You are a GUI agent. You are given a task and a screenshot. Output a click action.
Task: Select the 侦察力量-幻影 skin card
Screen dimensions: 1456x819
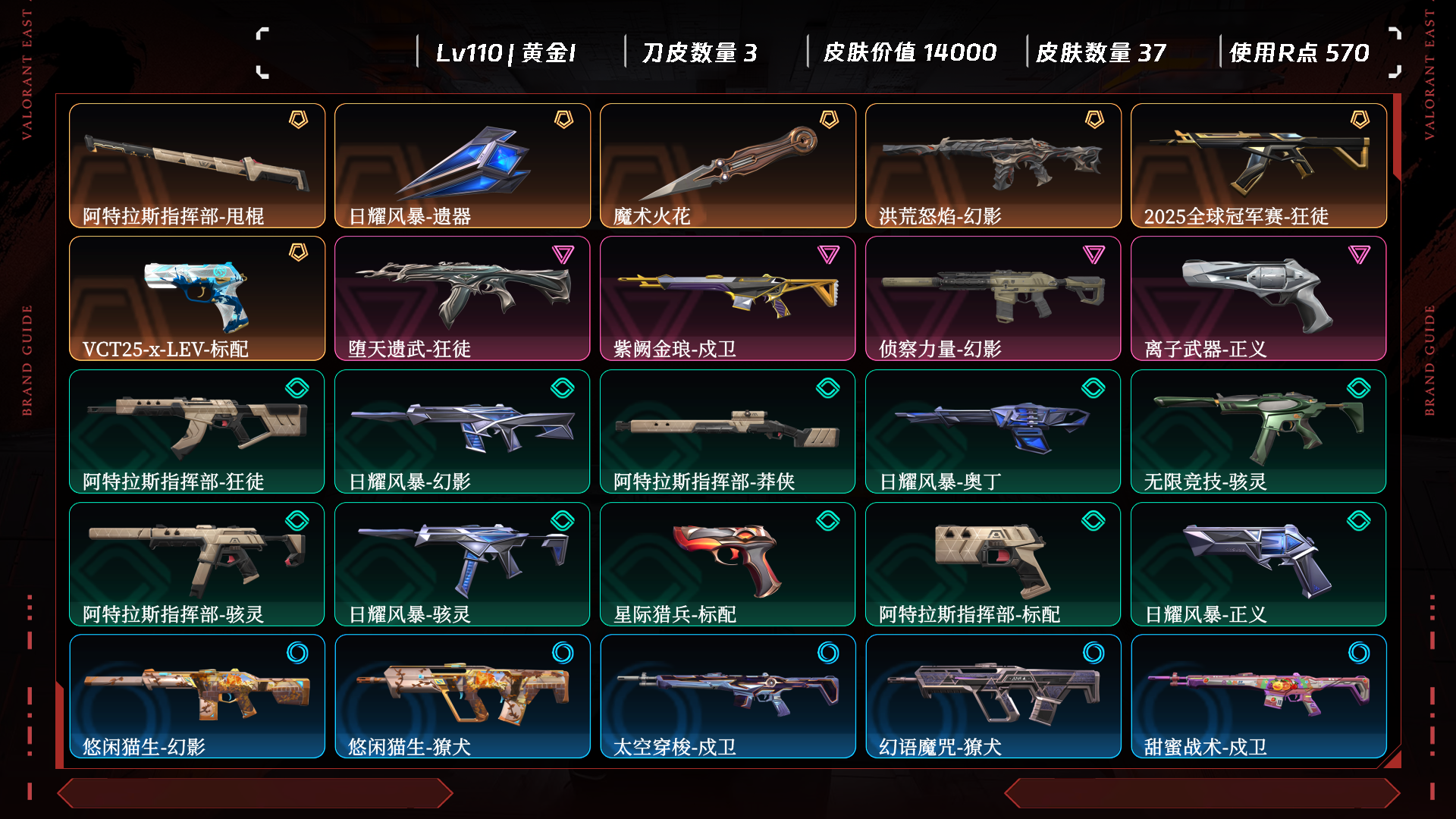pyautogui.click(x=993, y=298)
